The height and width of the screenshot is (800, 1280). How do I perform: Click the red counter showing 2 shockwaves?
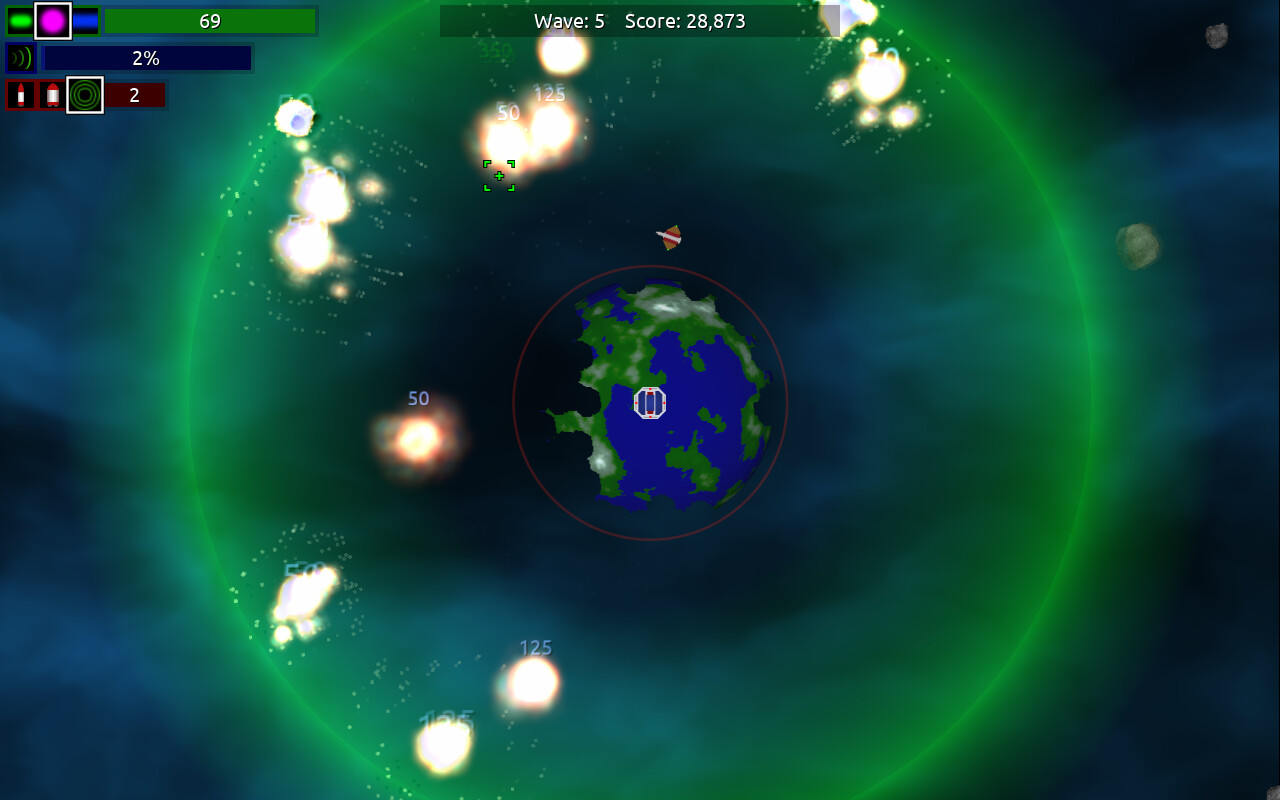[135, 95]
